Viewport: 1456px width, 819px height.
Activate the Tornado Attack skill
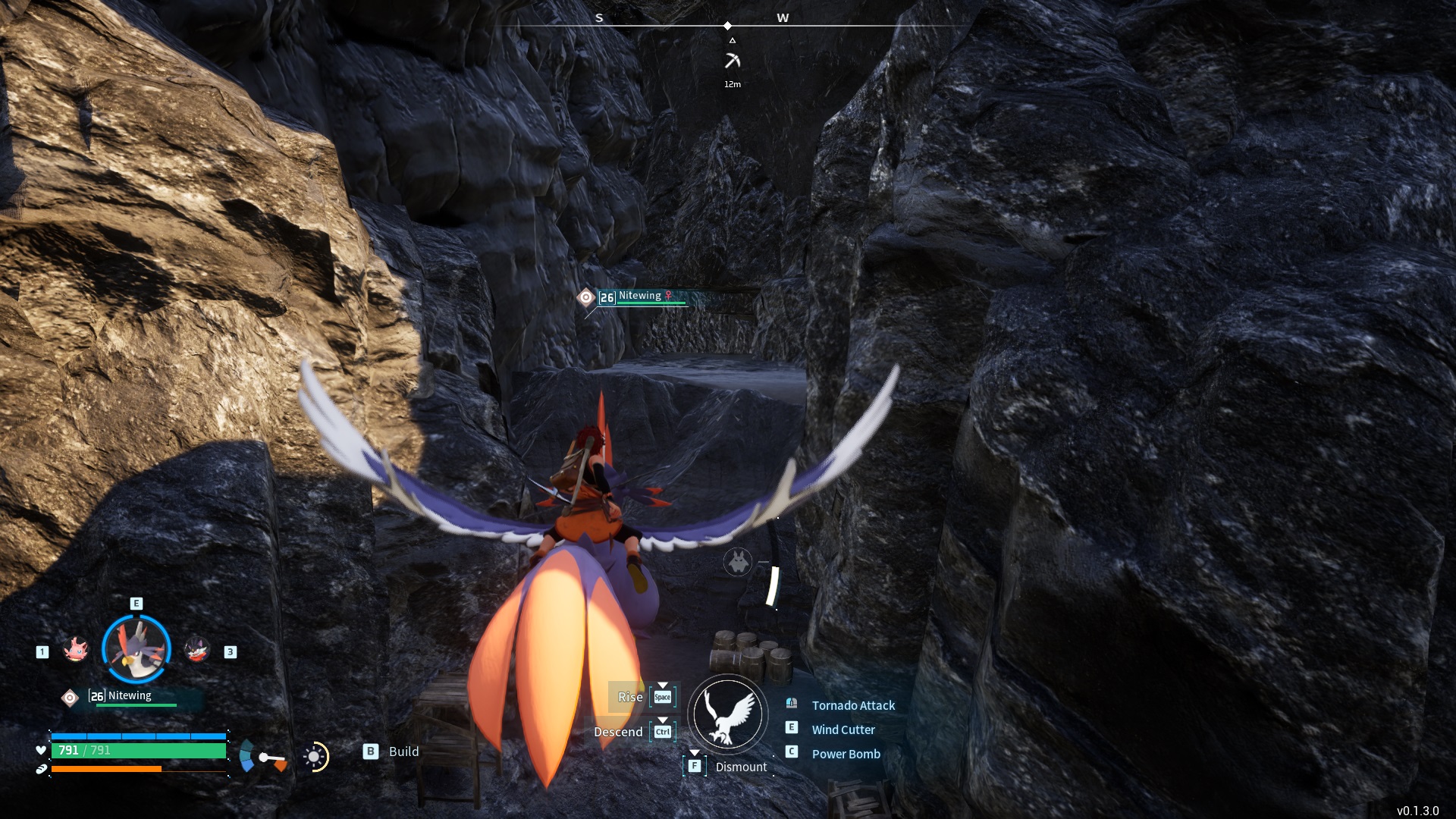tap(853, 705)
